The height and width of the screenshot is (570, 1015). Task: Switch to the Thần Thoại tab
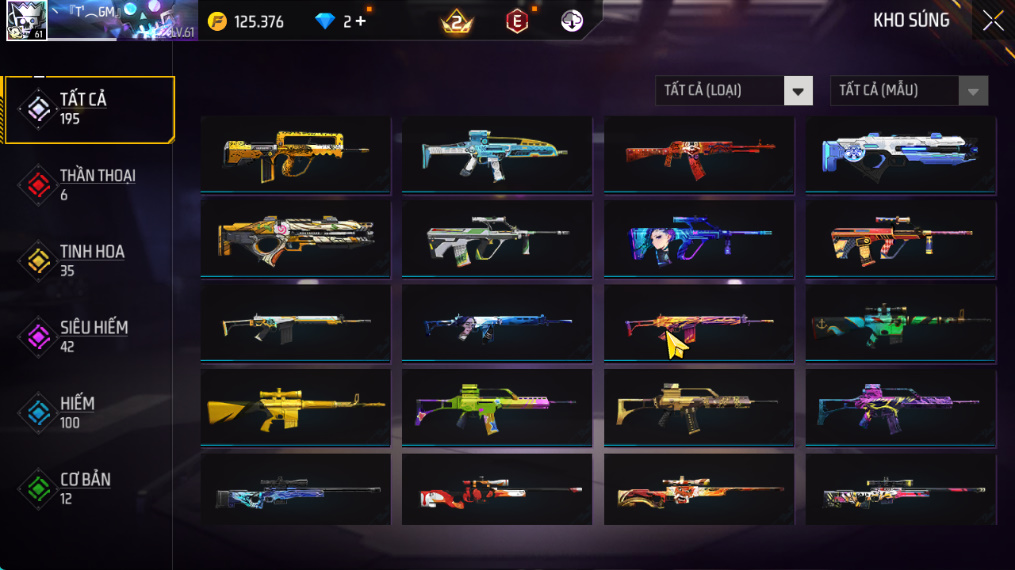coord(88,184)
